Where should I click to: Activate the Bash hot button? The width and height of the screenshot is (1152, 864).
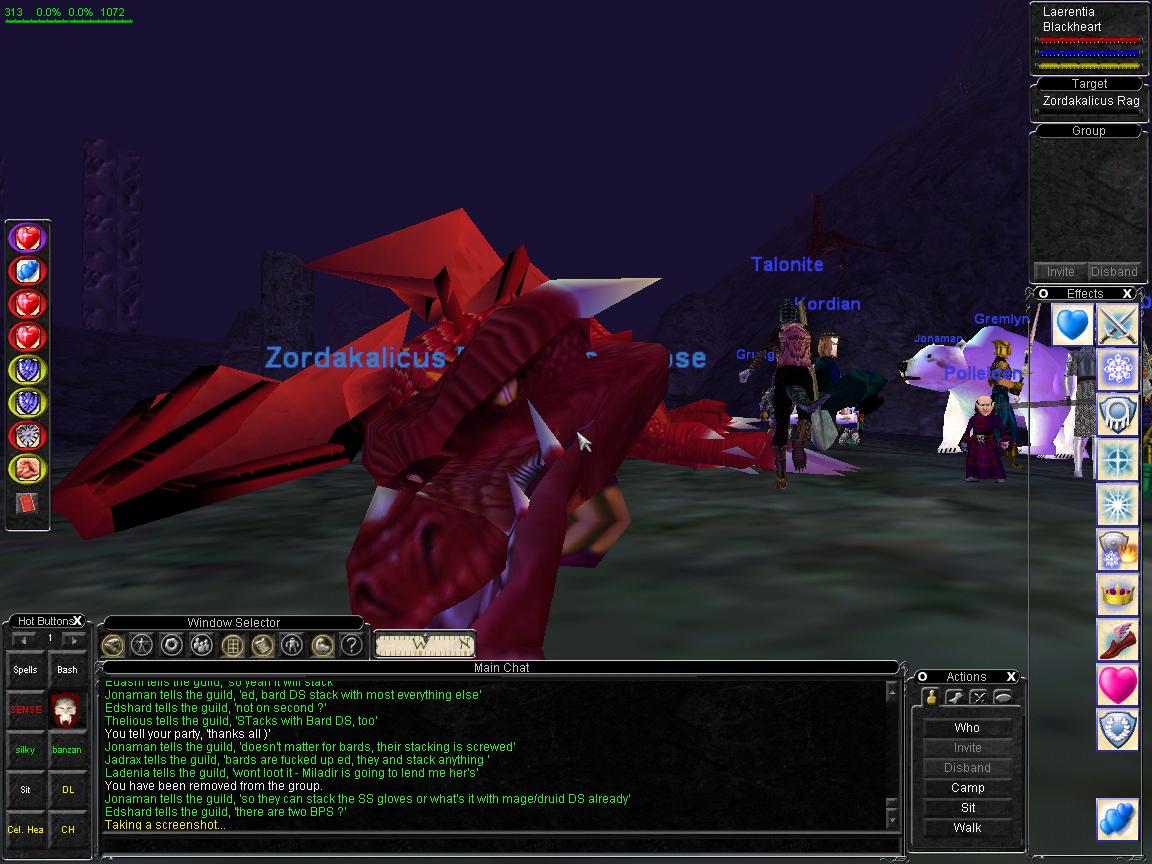click(x=67, y=670)
